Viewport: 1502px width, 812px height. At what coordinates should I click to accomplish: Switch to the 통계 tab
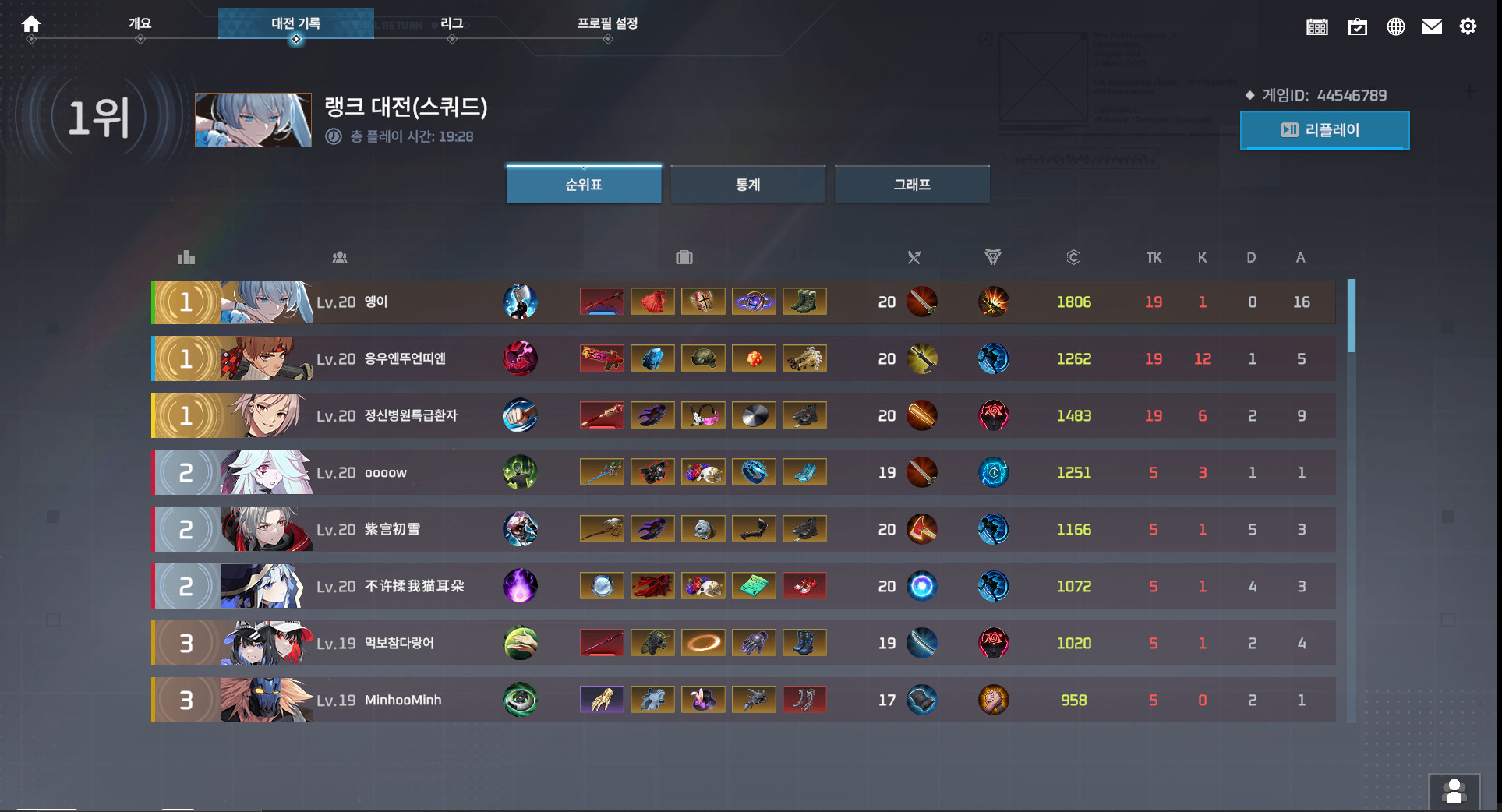tap(747, 184)
